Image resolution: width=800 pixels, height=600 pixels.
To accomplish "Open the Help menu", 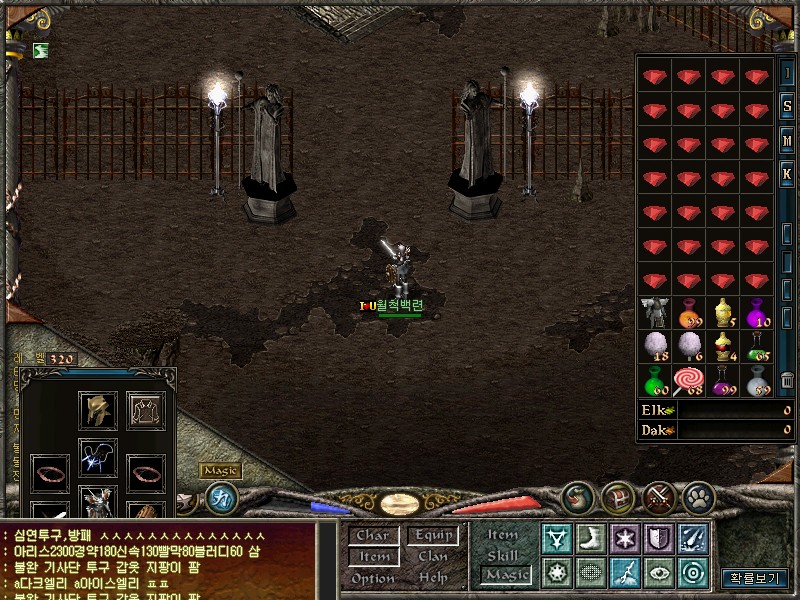I will [x=433, y=578].
